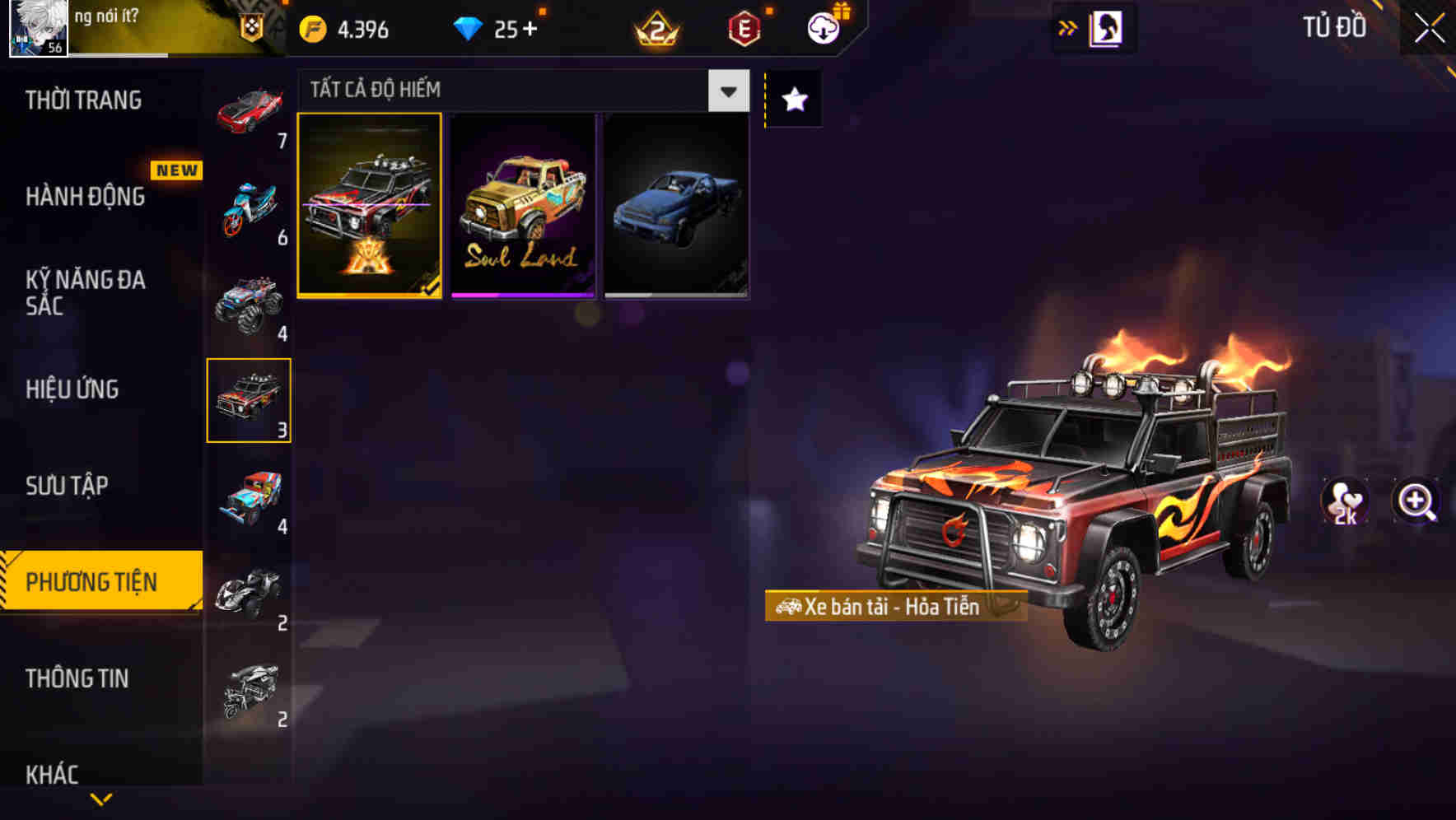Open the THÔNG TIN menu item
1456x820 pixels.
point(78,678)
